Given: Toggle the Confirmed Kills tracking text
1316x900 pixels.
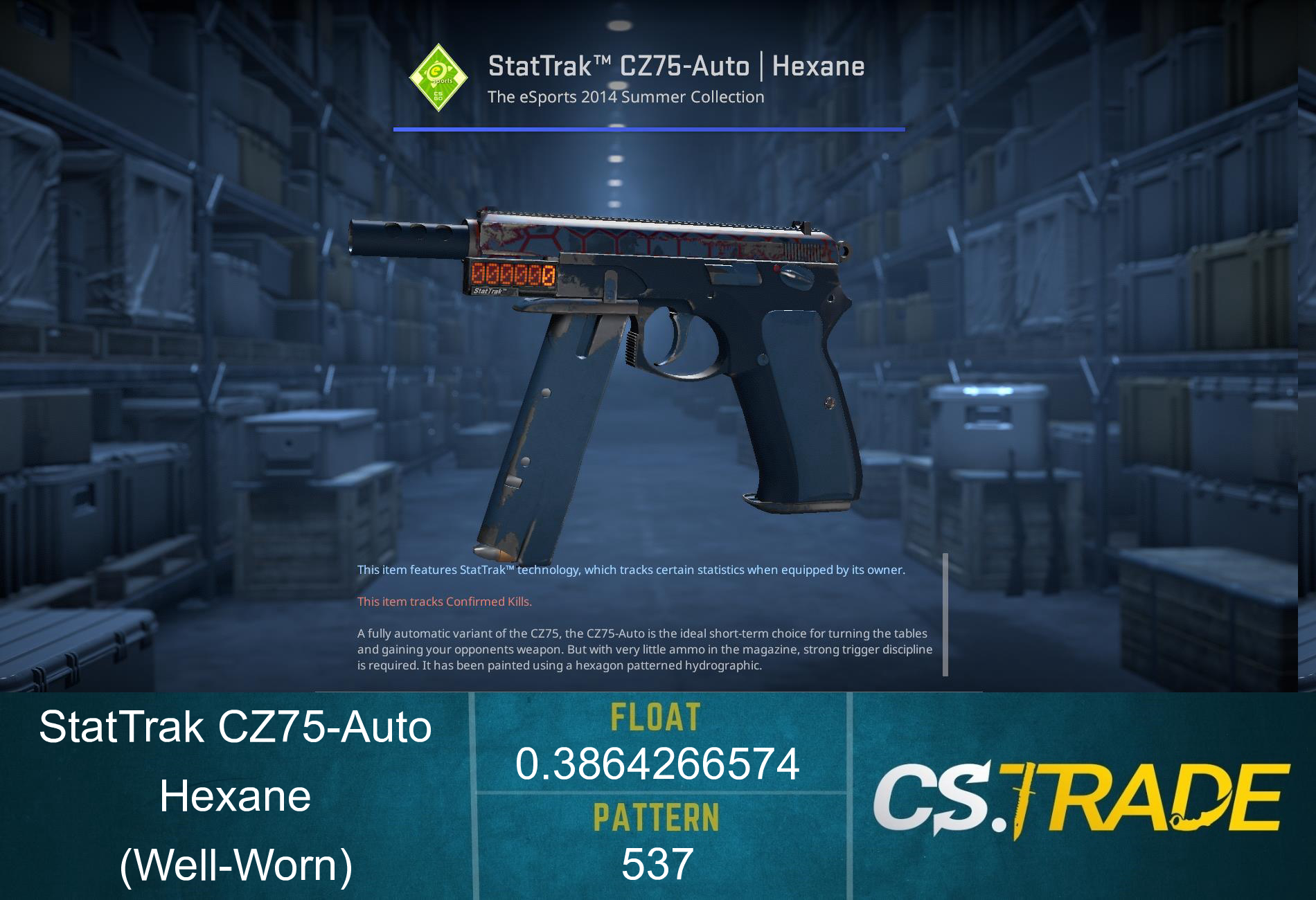Looking at the screenshot, I should coord(444,602).
